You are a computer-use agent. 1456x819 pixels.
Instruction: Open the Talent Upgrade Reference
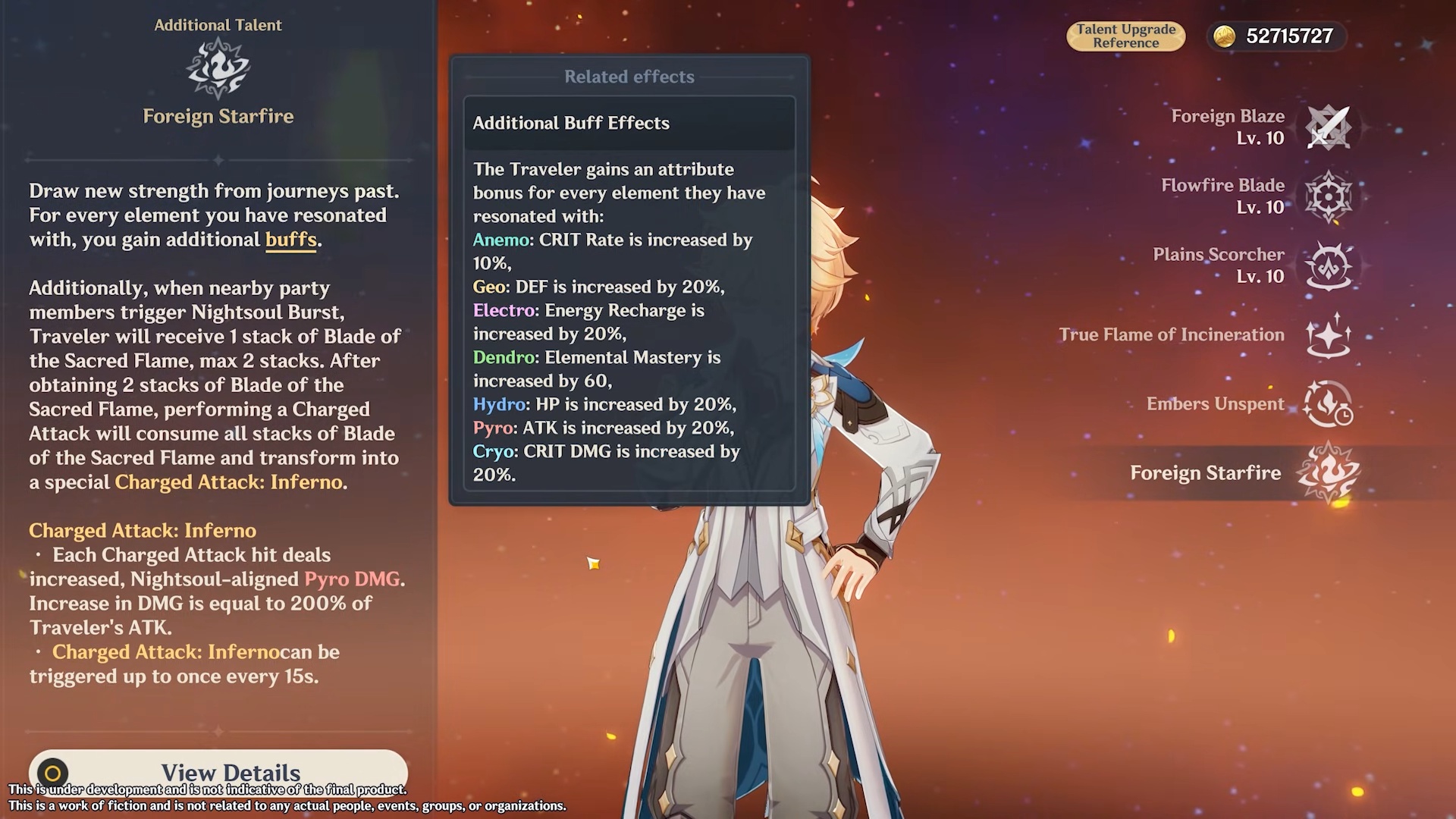(x=1125, y=36)
